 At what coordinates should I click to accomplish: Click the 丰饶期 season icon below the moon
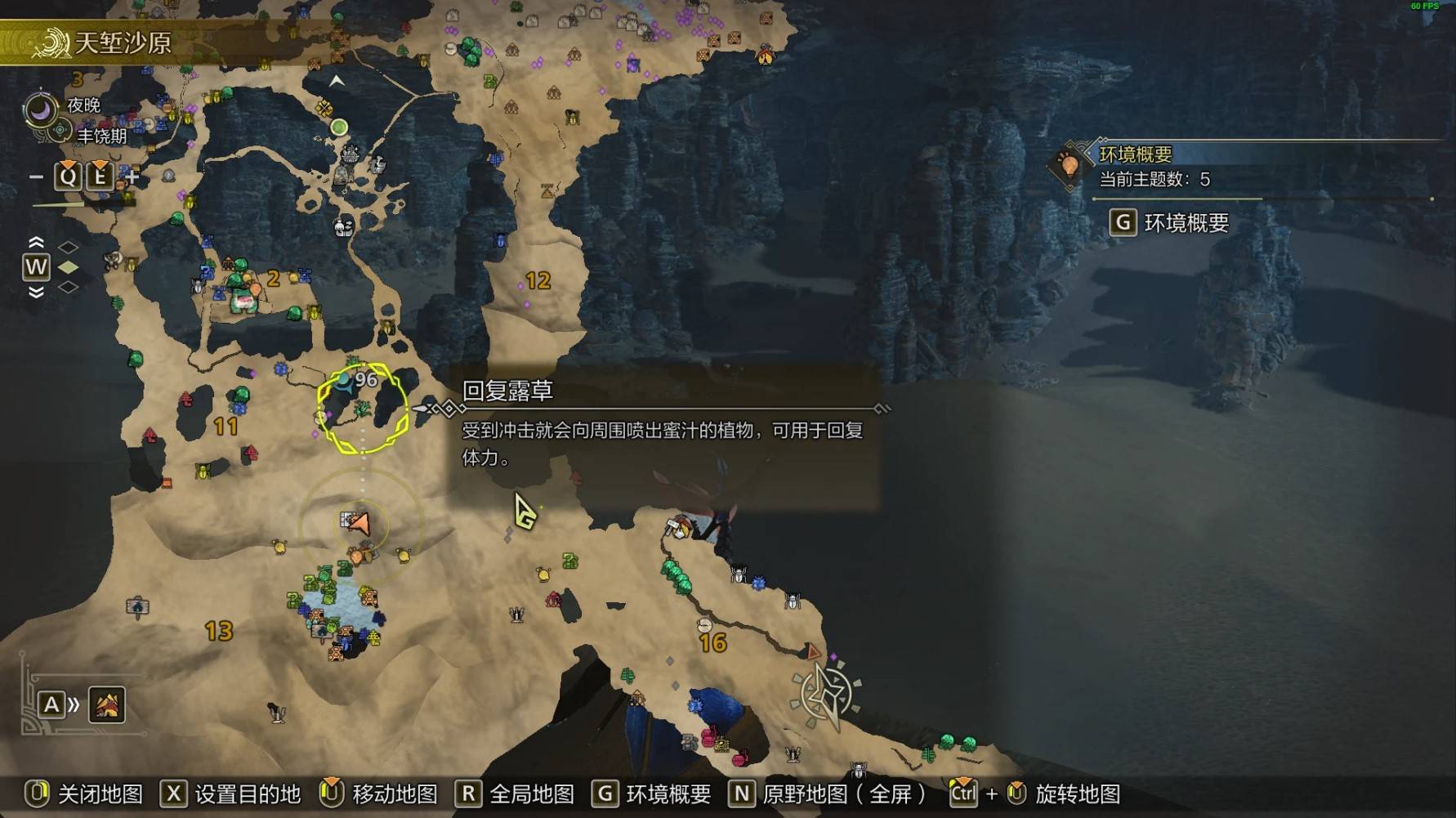61,131
